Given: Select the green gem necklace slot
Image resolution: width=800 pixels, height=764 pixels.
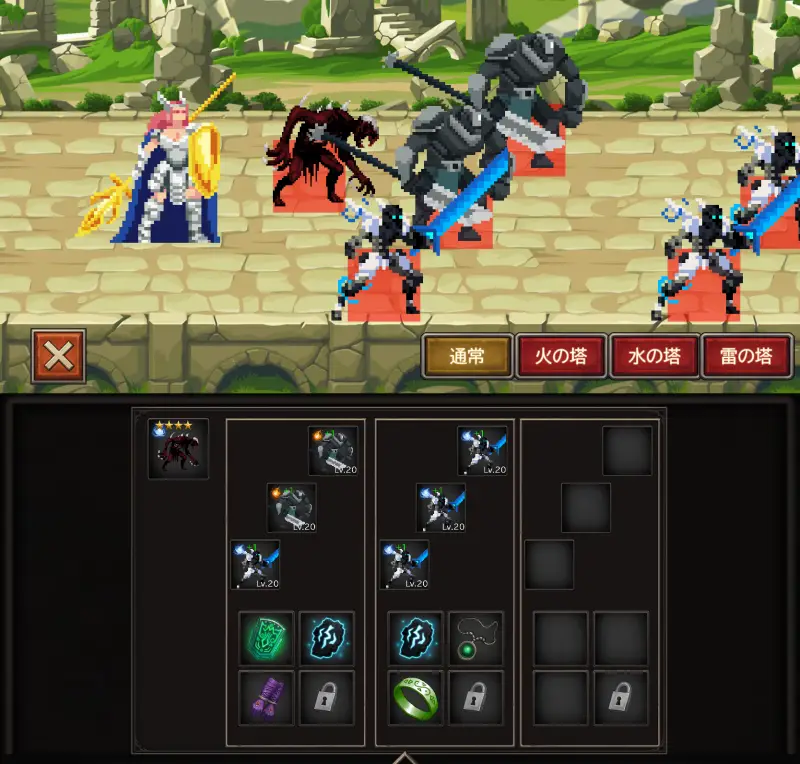Looking at the screenshot, I should coord(475,638).
